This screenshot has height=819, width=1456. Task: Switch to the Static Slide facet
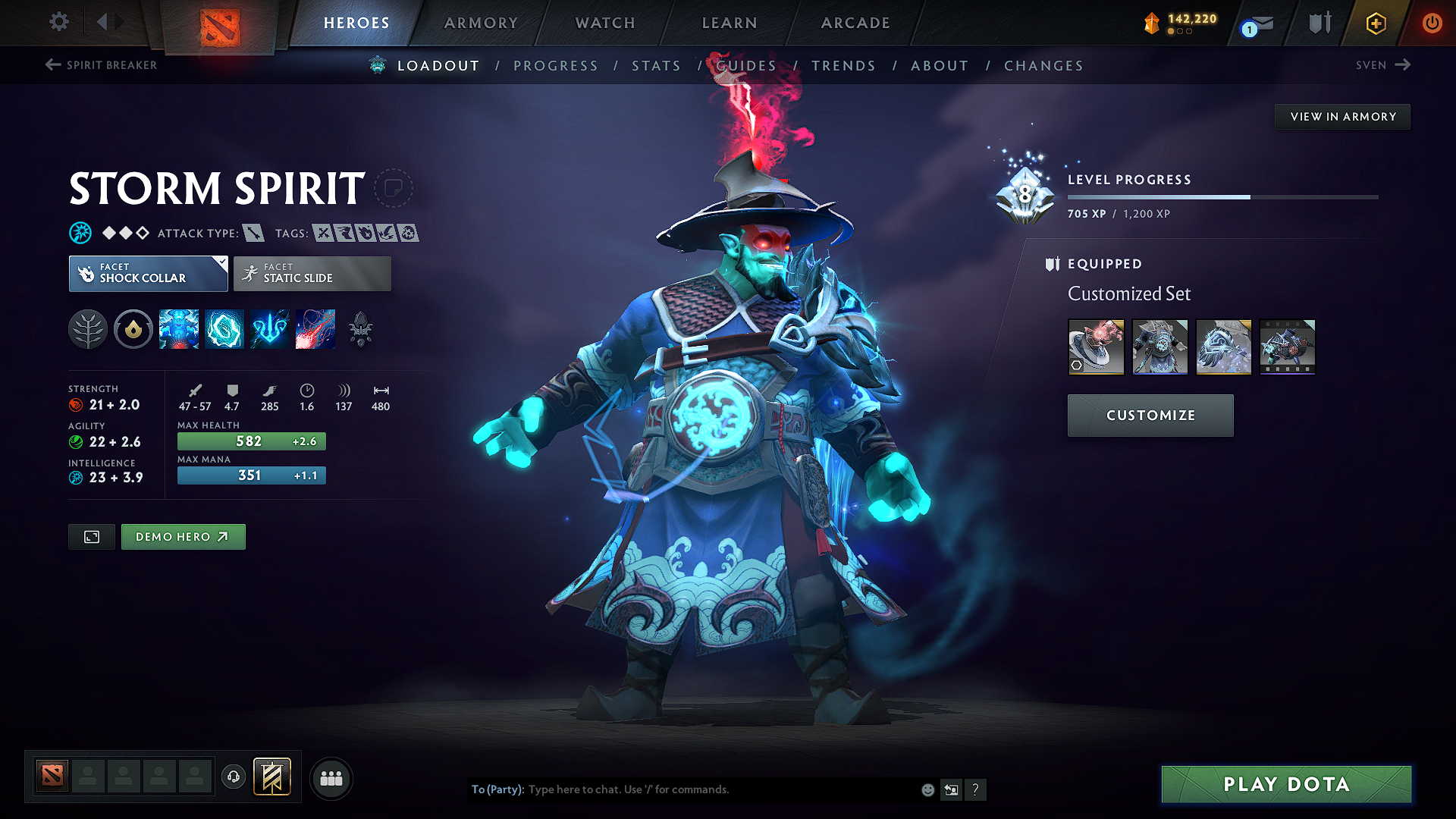(311, 274)
